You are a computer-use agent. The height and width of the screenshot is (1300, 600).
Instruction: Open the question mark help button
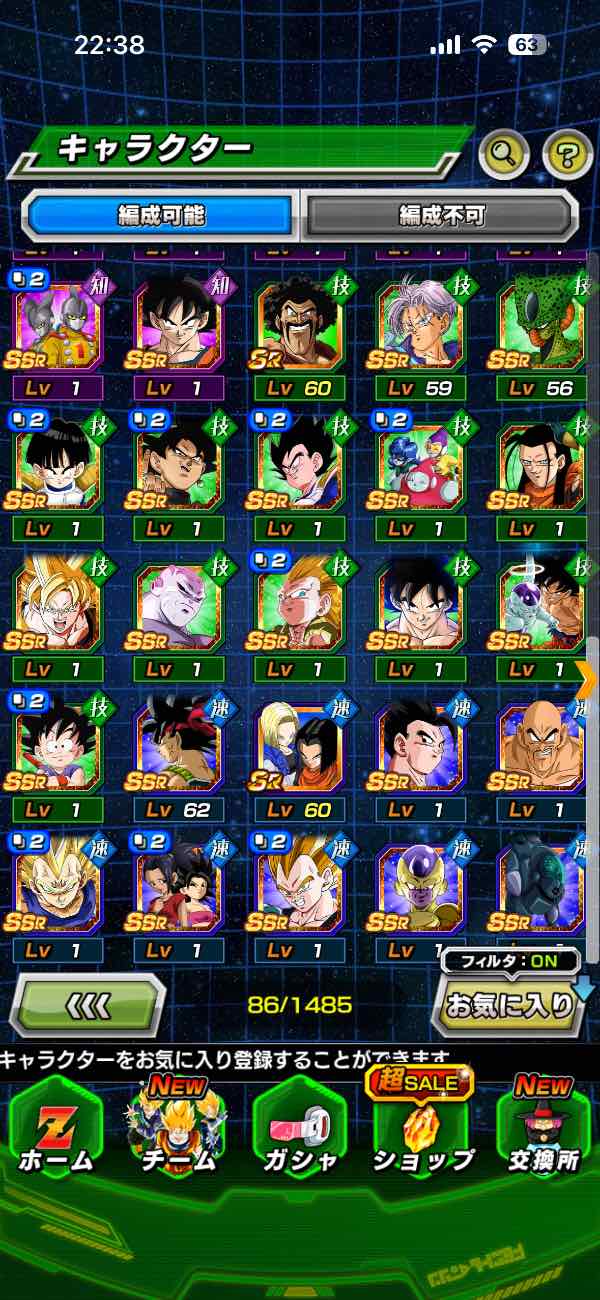click(567, 154)
